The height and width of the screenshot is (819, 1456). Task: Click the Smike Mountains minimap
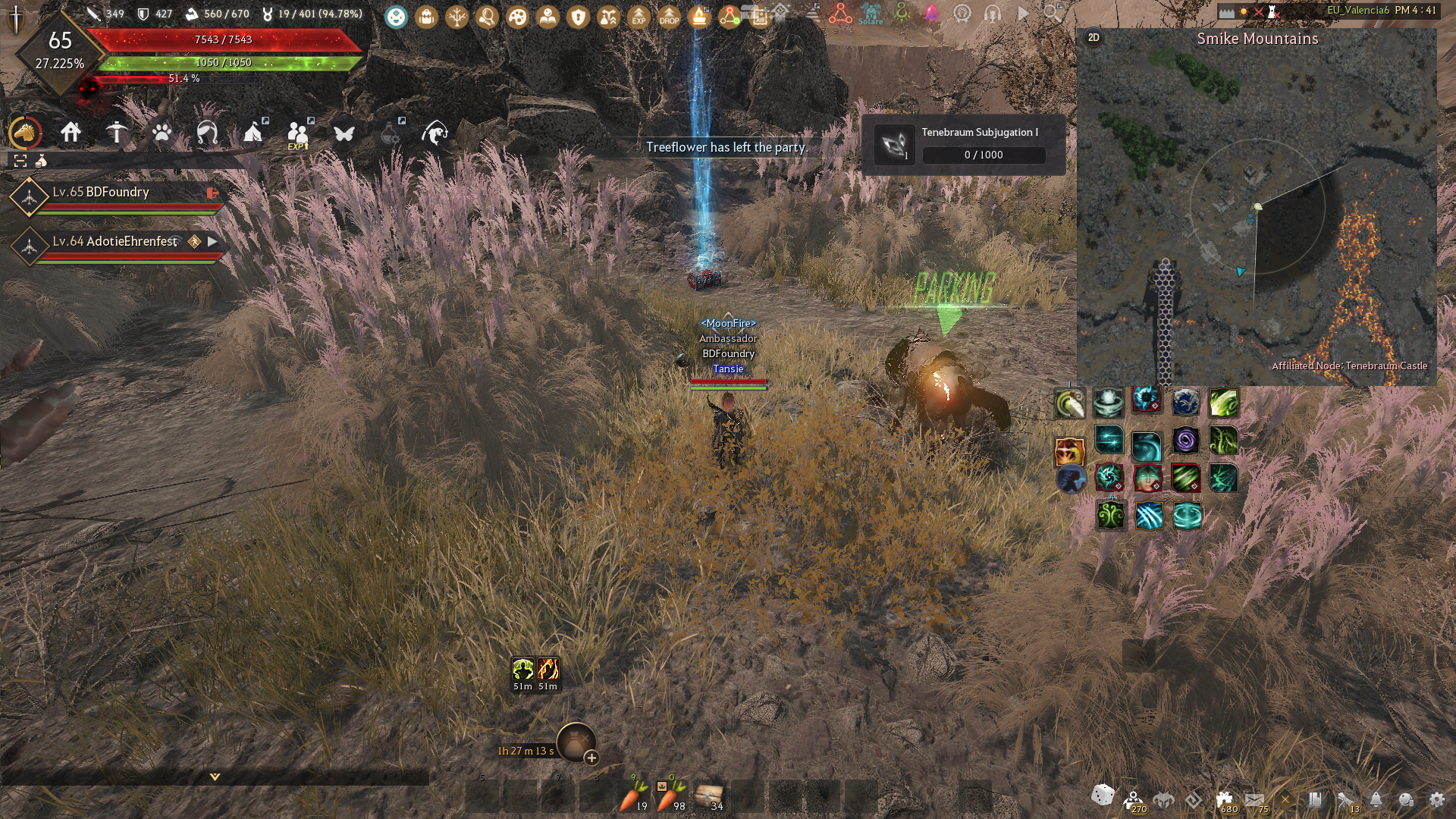point(1256,212)
